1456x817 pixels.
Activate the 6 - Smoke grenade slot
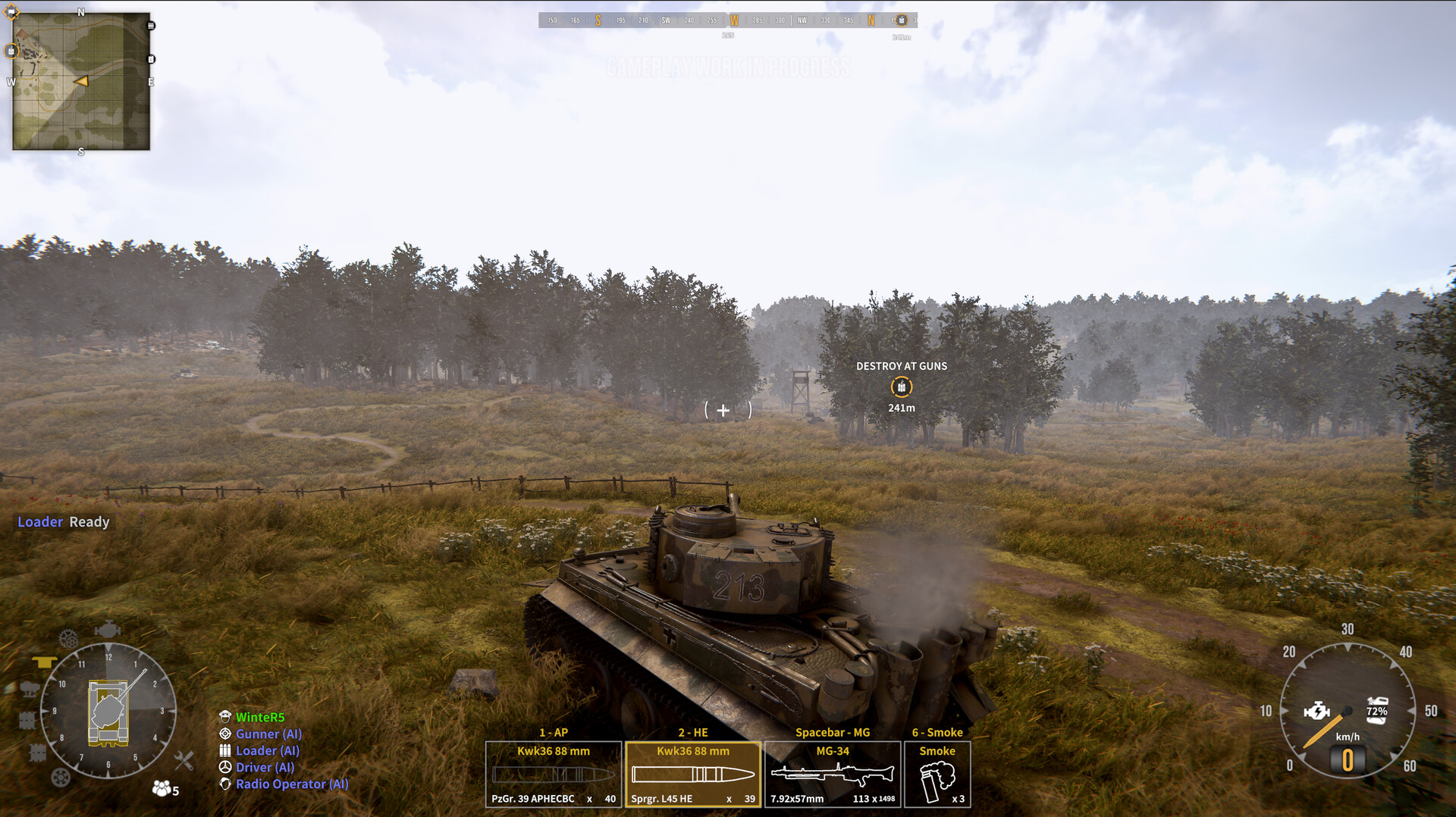click(x=937, y=773)
